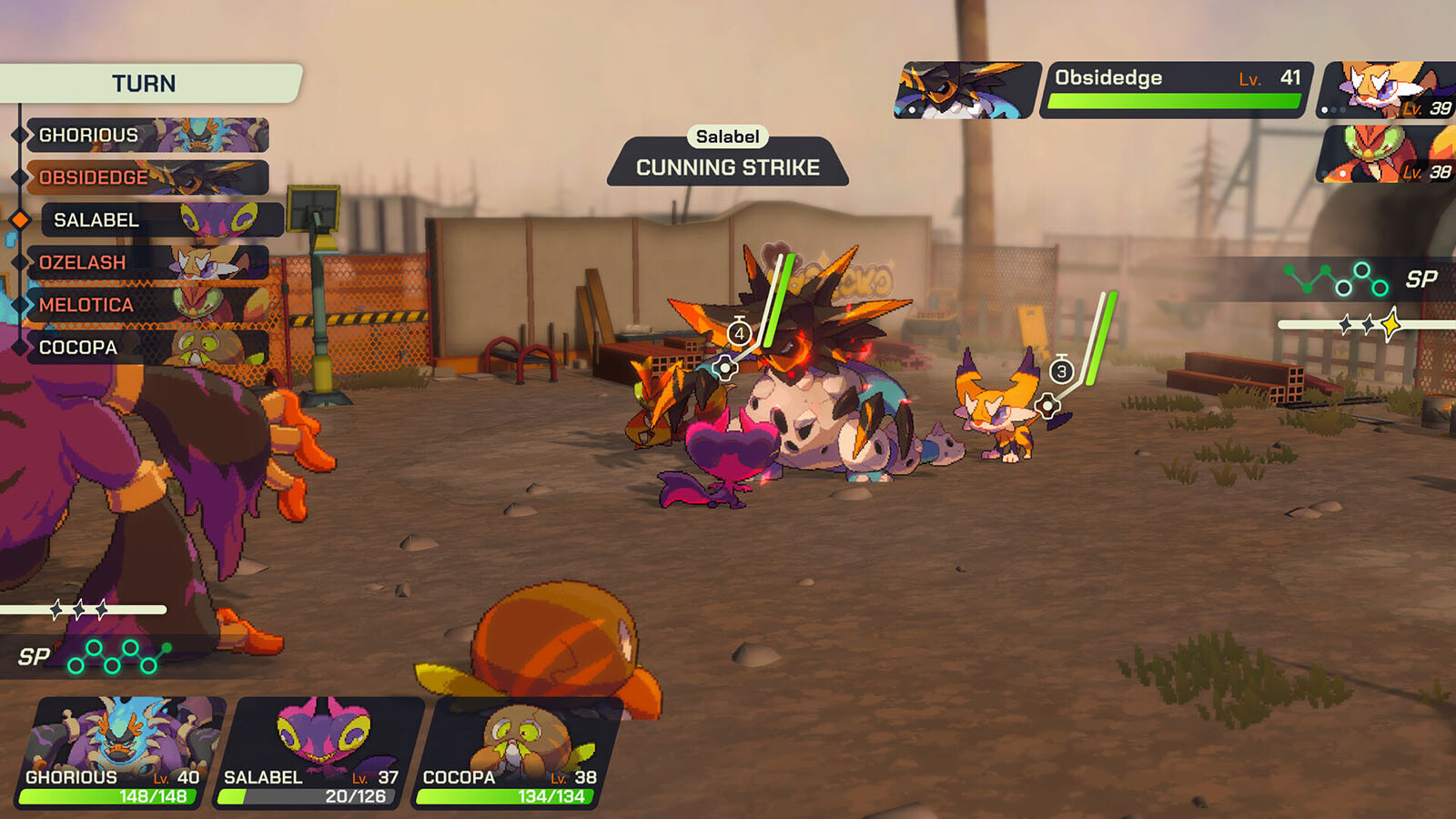Pick Salabel's entry in the turn order
1456x819 pixels.
pyautogui.click(x=160, y=220)
